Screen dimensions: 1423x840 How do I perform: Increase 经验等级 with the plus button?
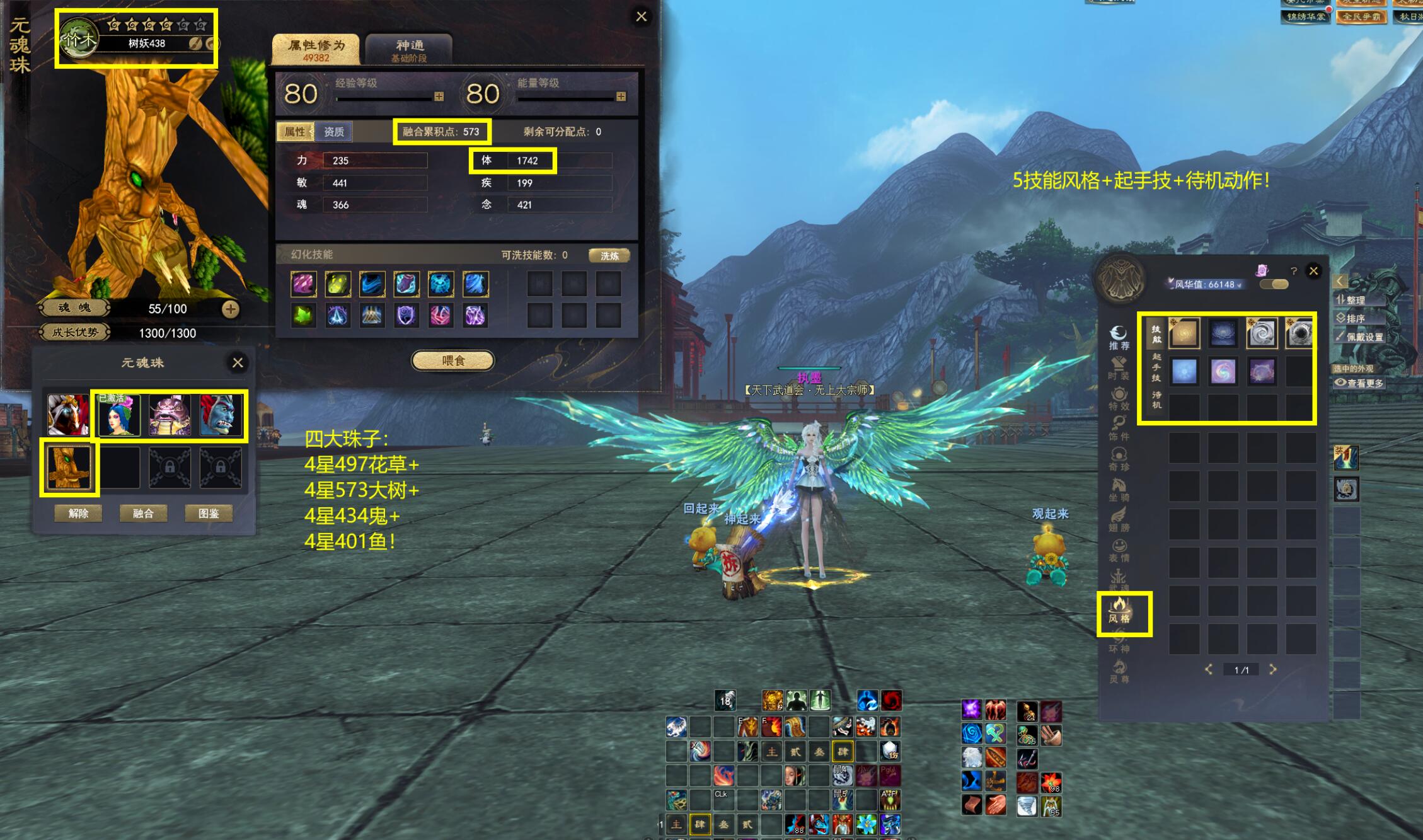coord(439,96)
